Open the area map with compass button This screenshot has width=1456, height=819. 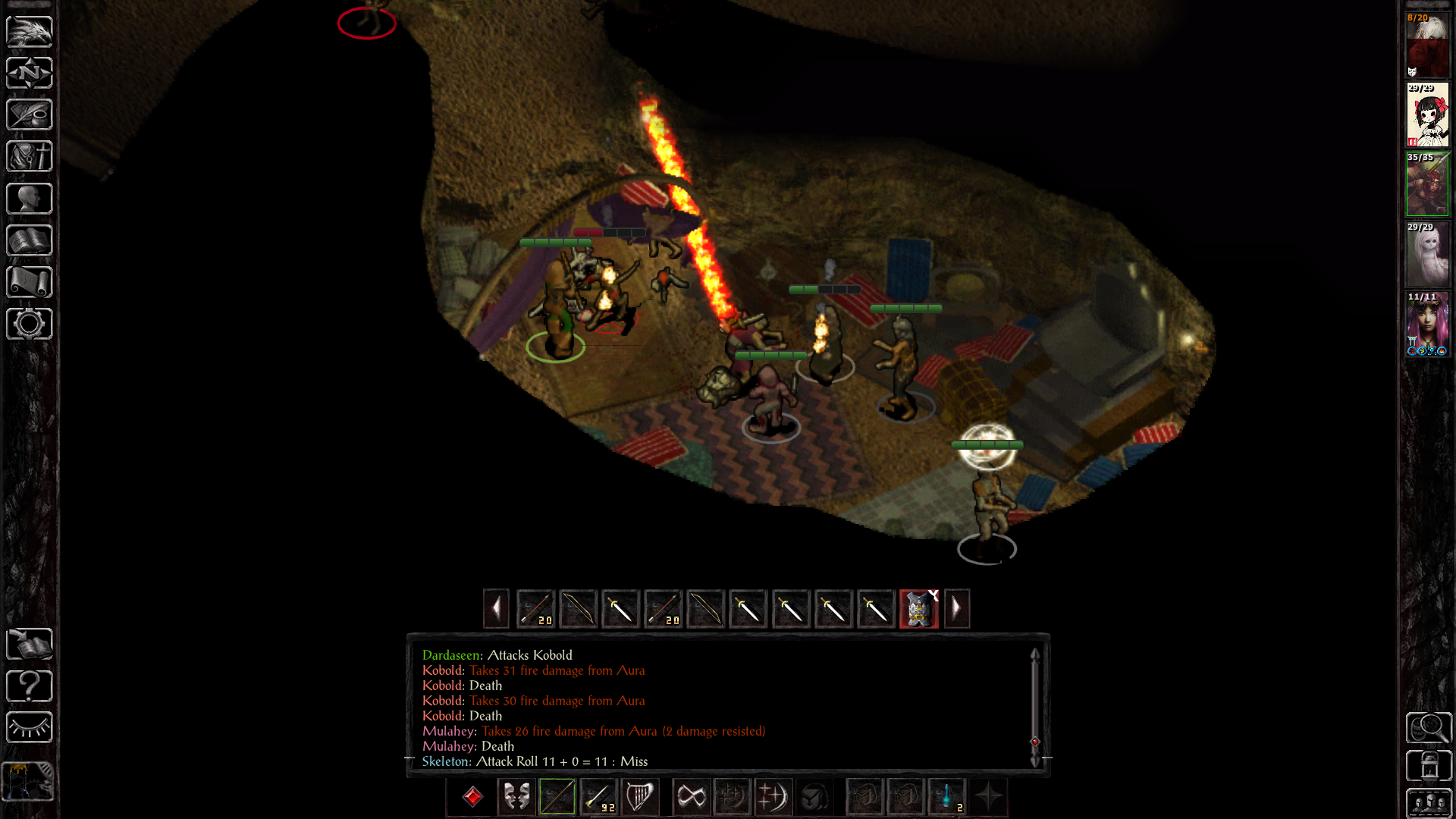coord(30,73)
